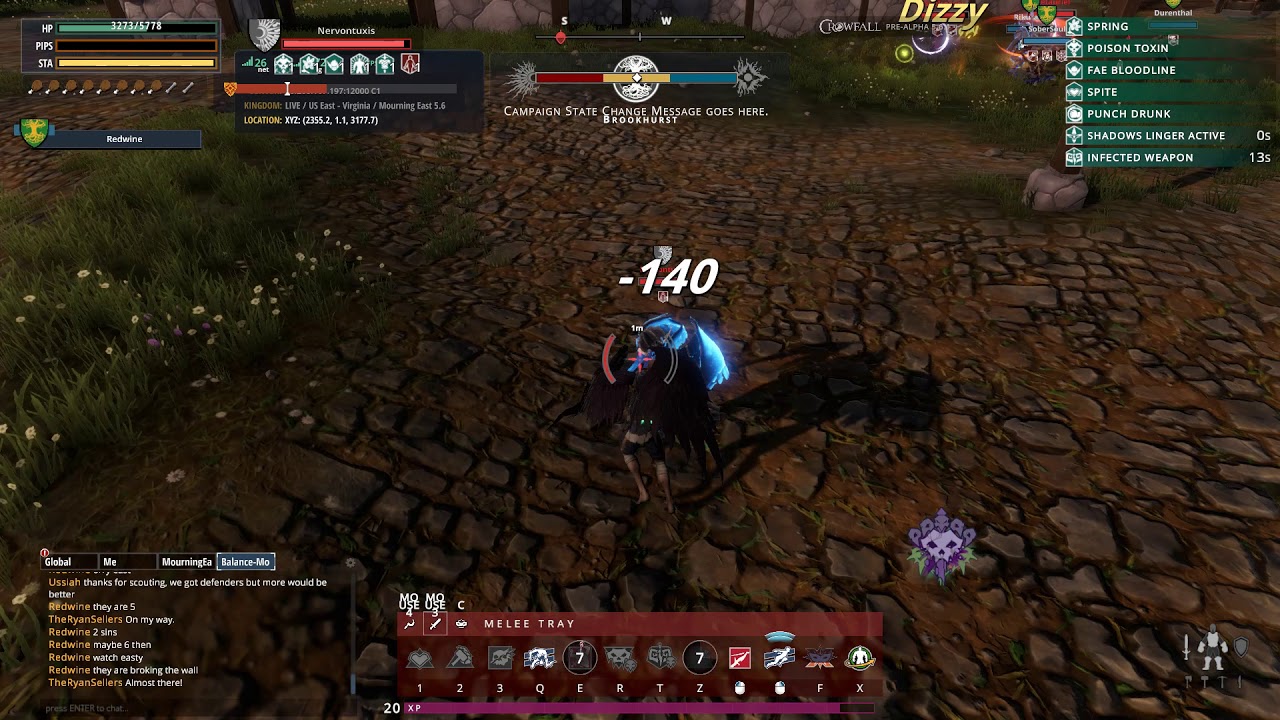
Task: Trigger the purple mask ability on F
Action: point(820,658)
